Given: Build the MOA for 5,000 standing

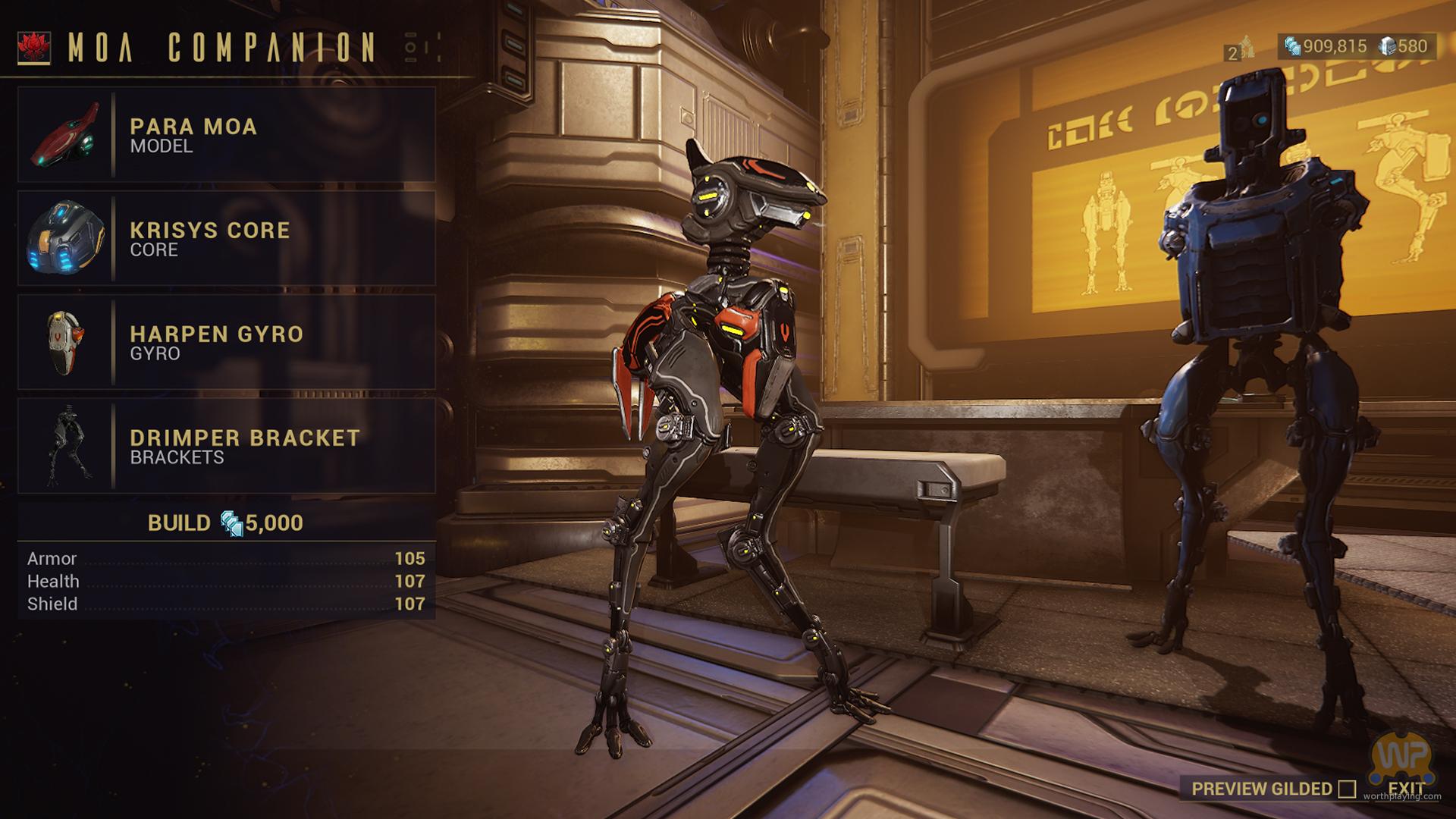Looking at the screenshot, I should pos(226,523).
